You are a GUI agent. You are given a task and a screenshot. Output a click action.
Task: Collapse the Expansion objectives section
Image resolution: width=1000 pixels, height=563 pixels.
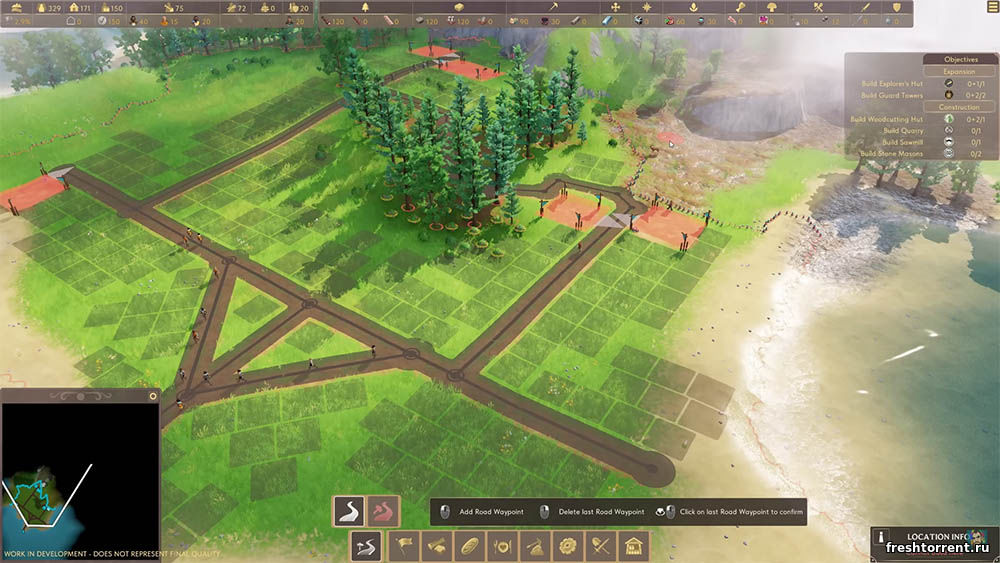(x=959, y=71)
